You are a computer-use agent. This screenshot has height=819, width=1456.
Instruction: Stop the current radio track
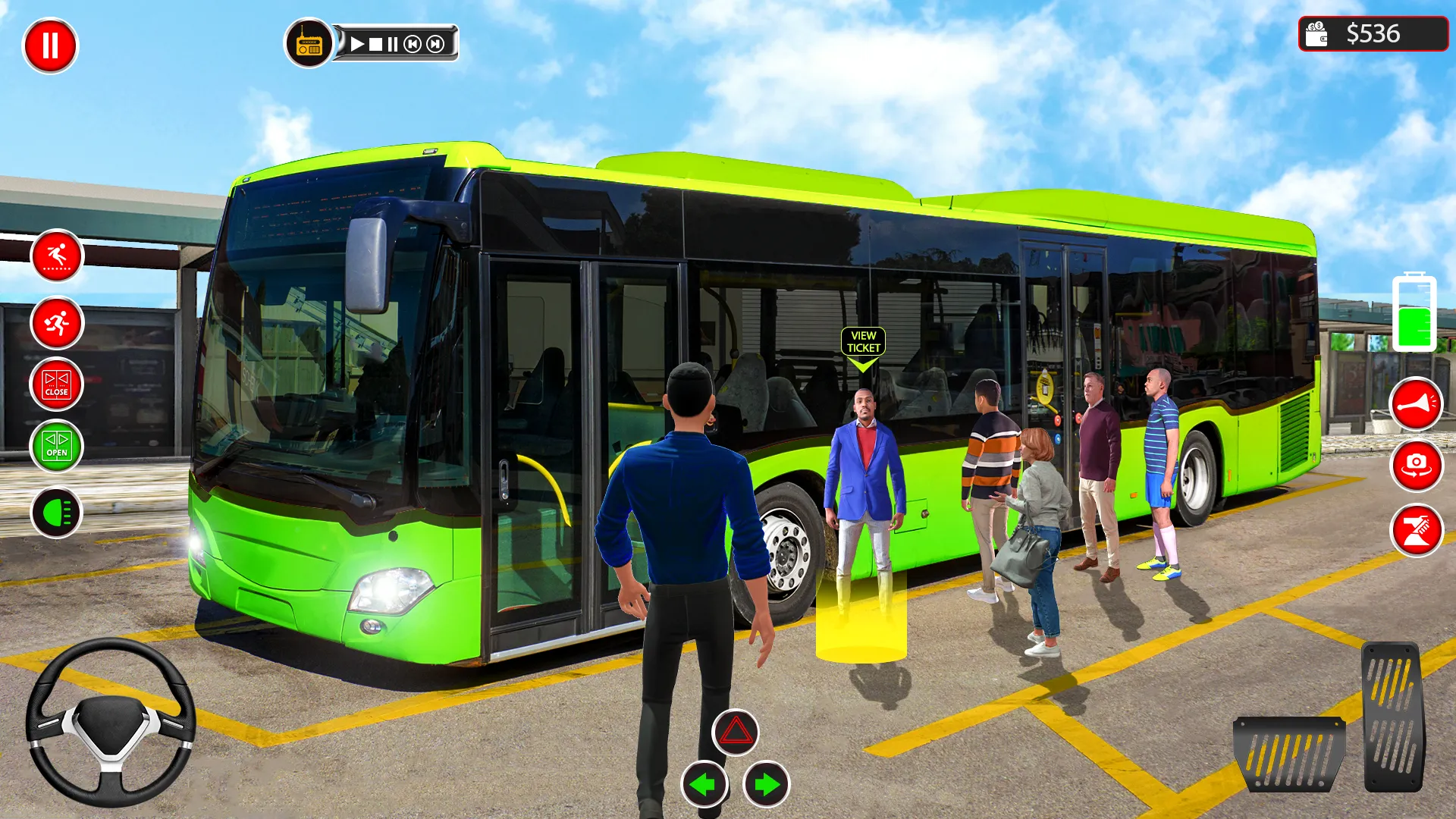pyautogui.click(x=375, y=43)
